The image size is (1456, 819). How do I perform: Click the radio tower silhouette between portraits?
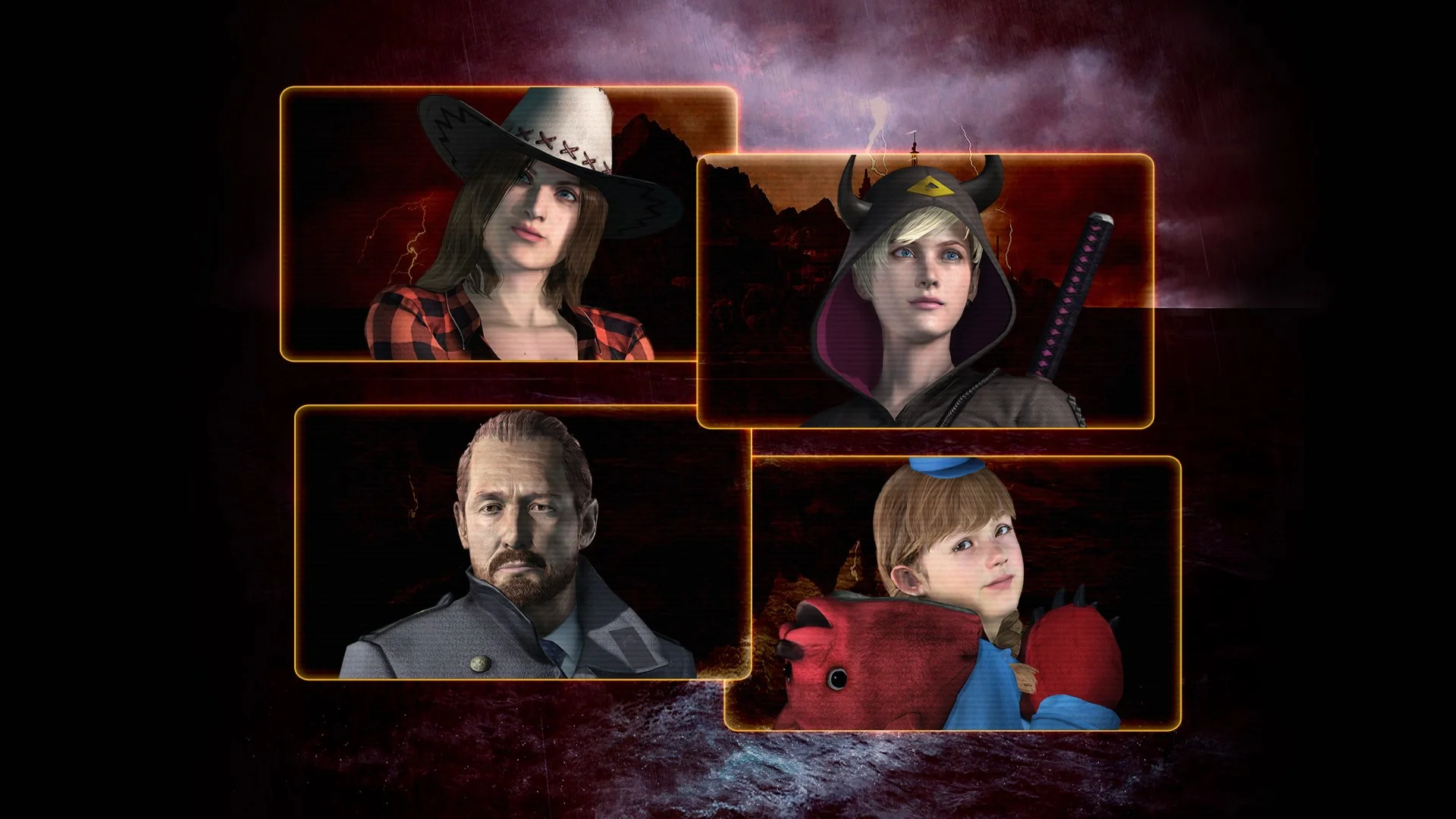pyautogui.click(x=915, y=148)
